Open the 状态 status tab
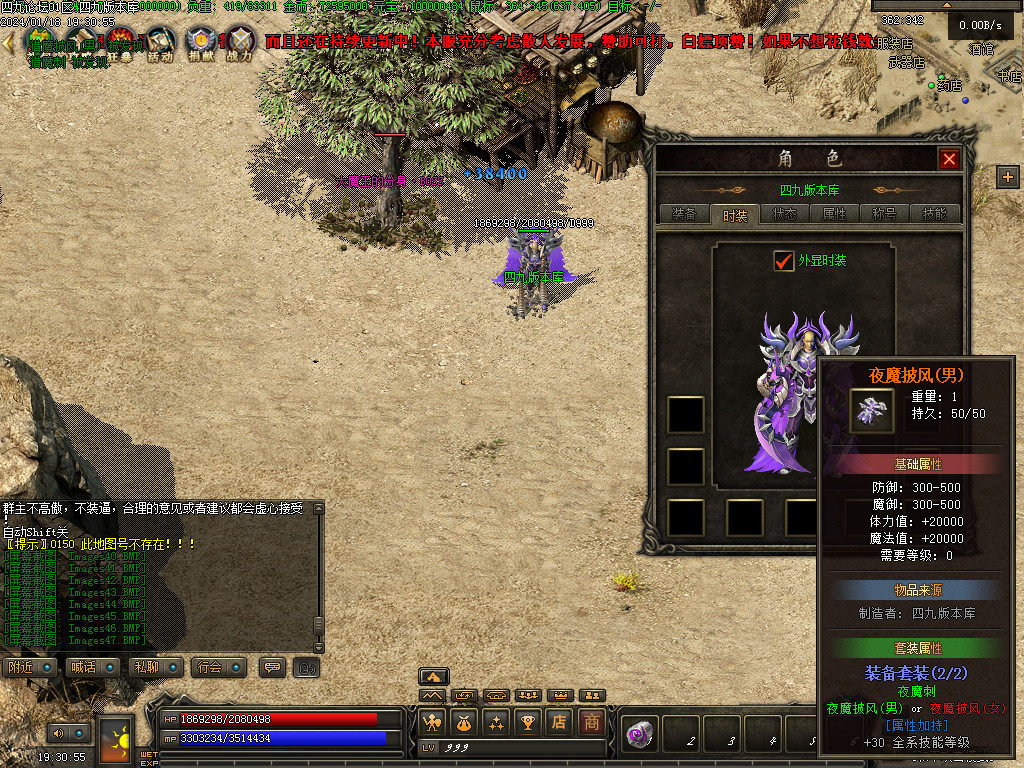Screen dimensions: 1024x768 pos(785,214)
